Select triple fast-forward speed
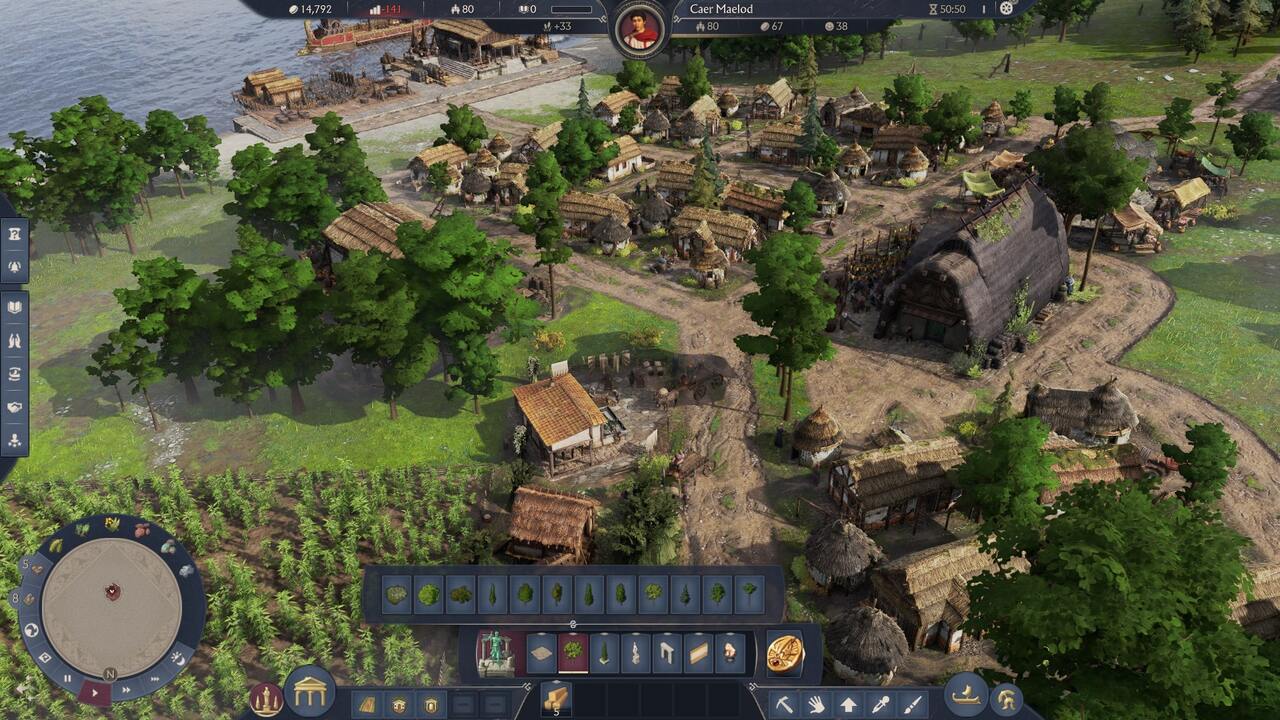 coord(154,679)
